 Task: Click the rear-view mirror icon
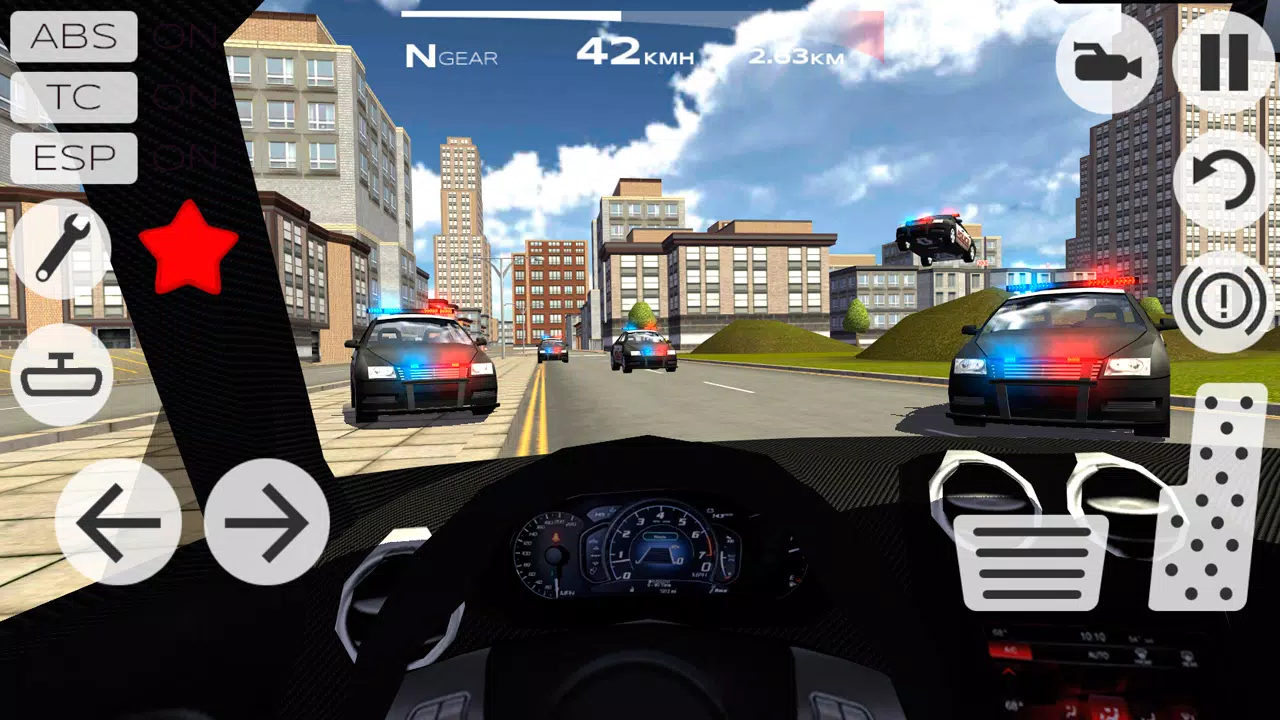[x=62, y=375]
